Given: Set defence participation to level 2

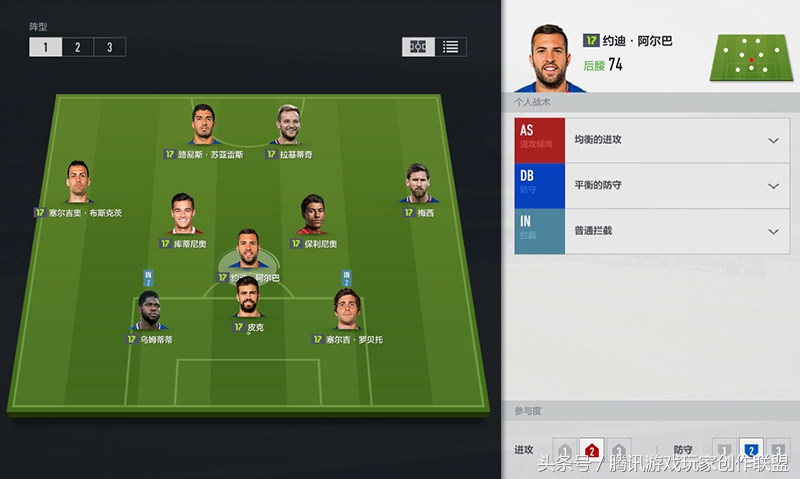Looking at the screenshot, I should [x=751, y=452].
